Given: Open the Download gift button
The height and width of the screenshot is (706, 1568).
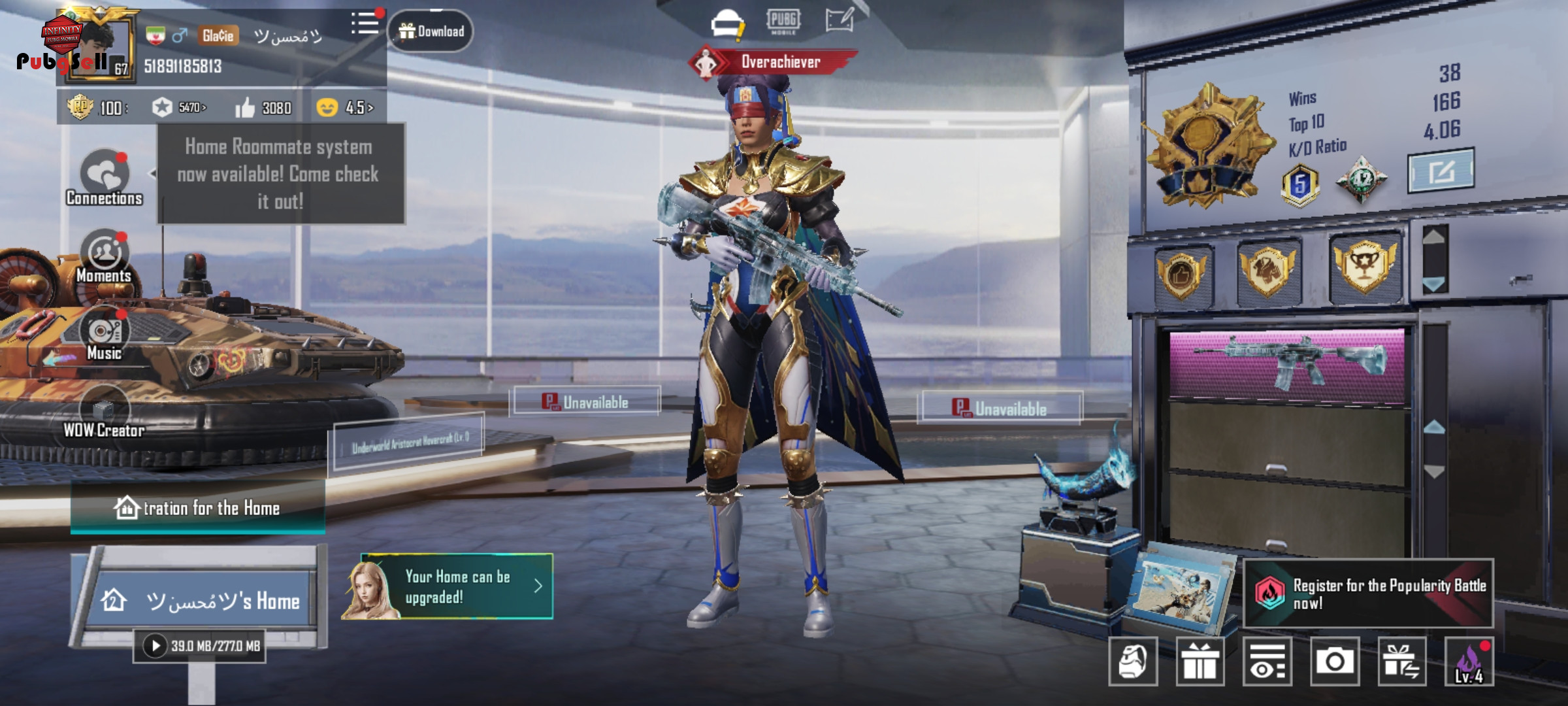Looking at the screenshot, I should click(x=431, y=31).
